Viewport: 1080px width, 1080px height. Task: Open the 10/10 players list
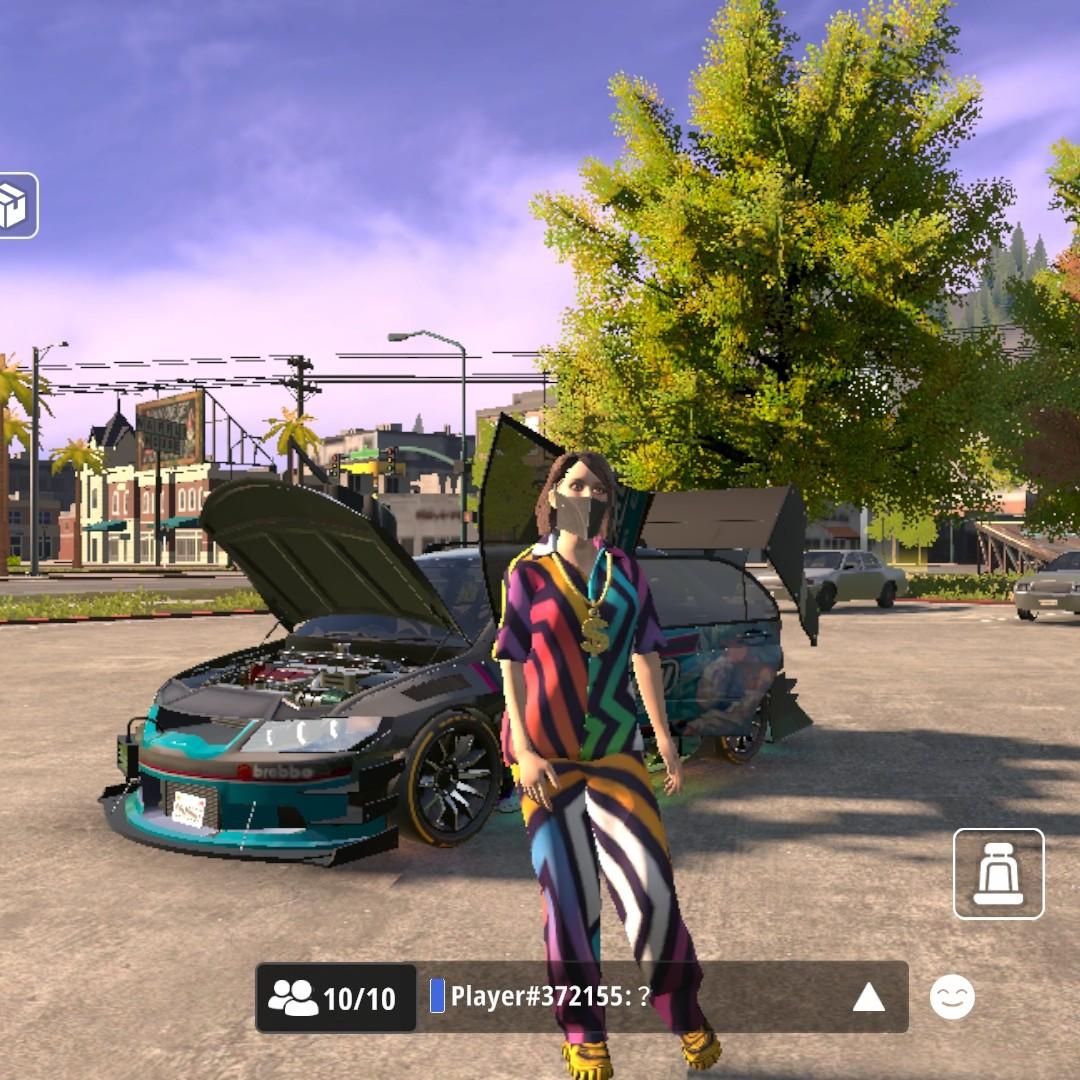click(336, 997)
